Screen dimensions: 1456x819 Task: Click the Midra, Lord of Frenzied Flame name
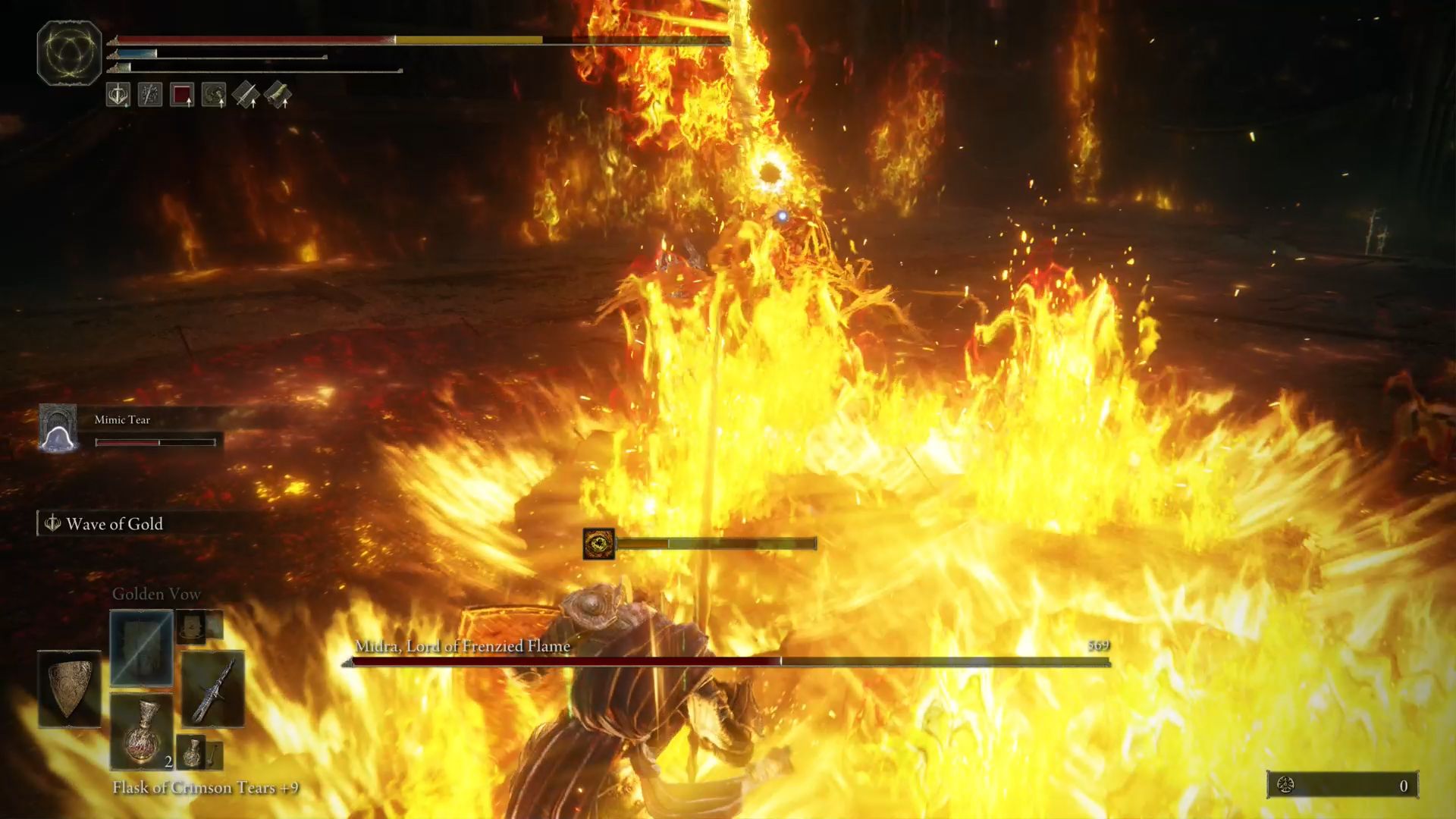461,647
